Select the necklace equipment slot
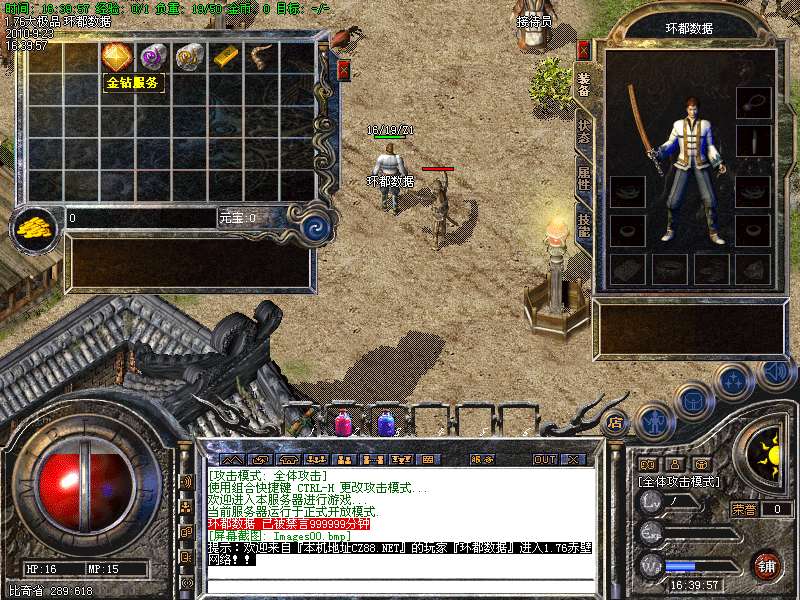This screenshot has height=600, width=800. click(x=753, y=101)
